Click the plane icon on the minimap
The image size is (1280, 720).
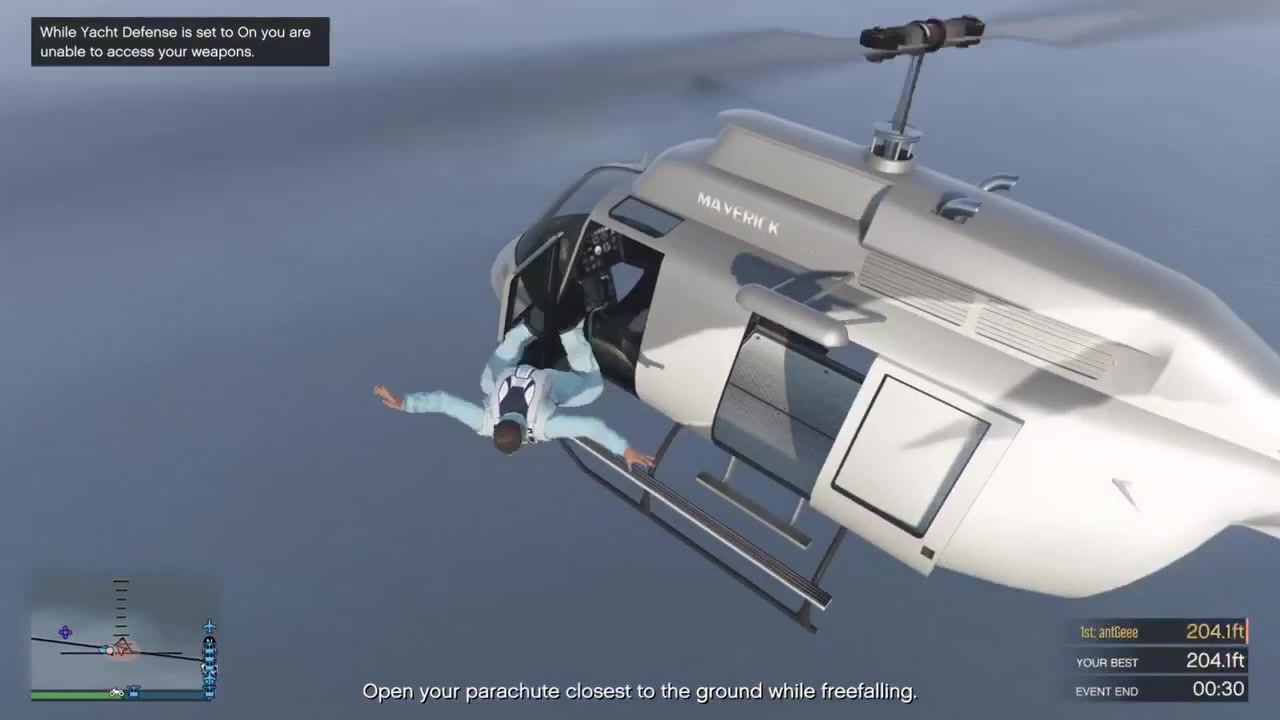pyautogui.click(x=209, y=626)
